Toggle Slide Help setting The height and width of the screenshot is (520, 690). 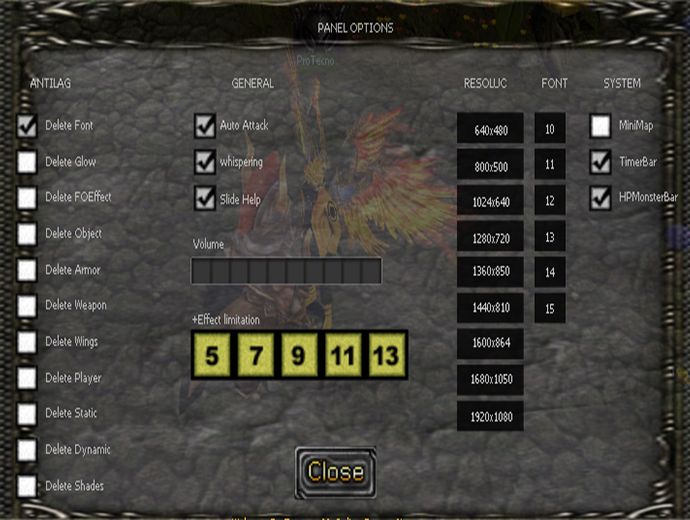click(205, 198)
